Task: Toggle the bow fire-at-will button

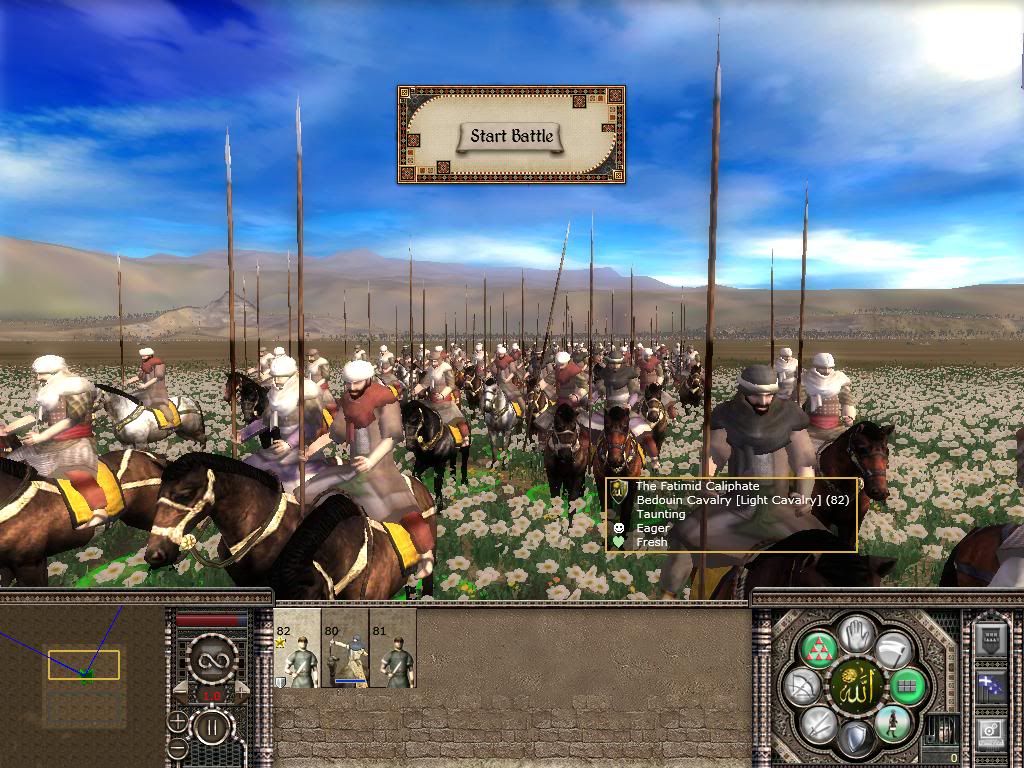Action: tap(801, 687)
